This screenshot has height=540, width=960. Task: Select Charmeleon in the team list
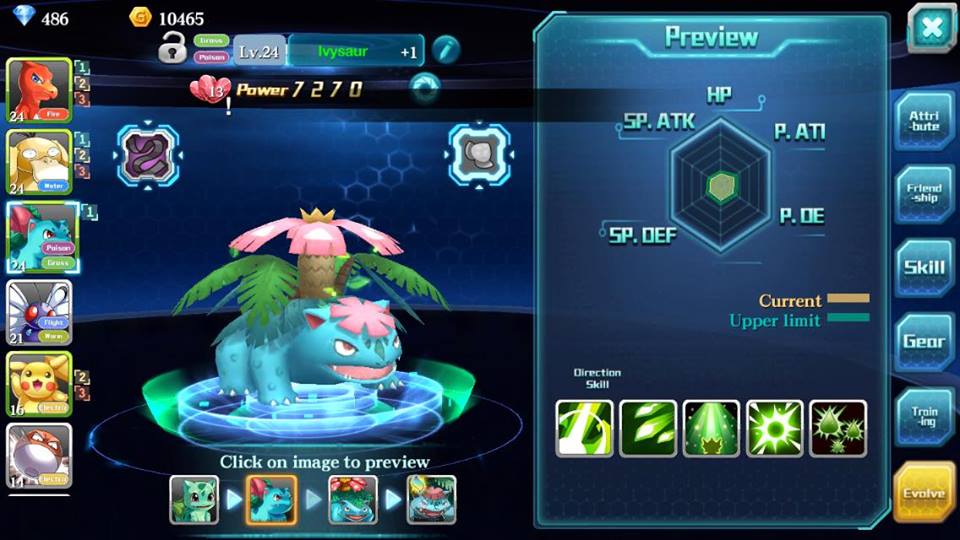39,91
